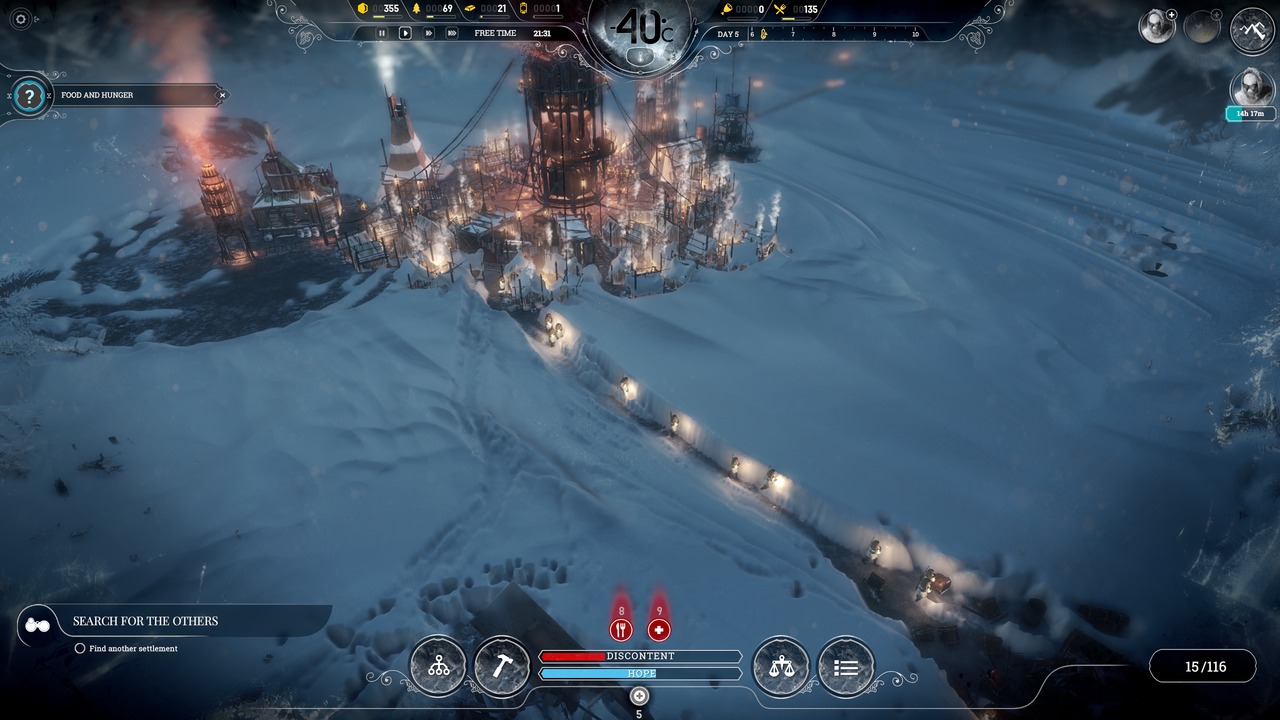This screenshot has width=1280, height=720.
Task: Show the hungry people alert
Action: 621,629
